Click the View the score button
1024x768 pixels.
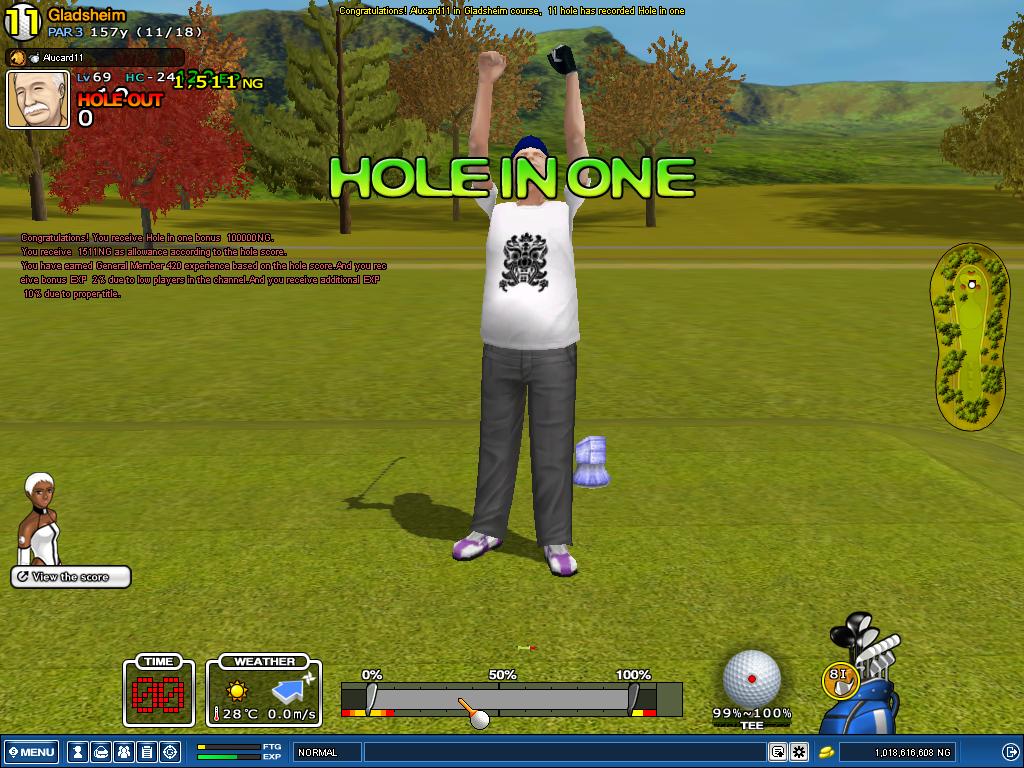[x=71, y=577]
